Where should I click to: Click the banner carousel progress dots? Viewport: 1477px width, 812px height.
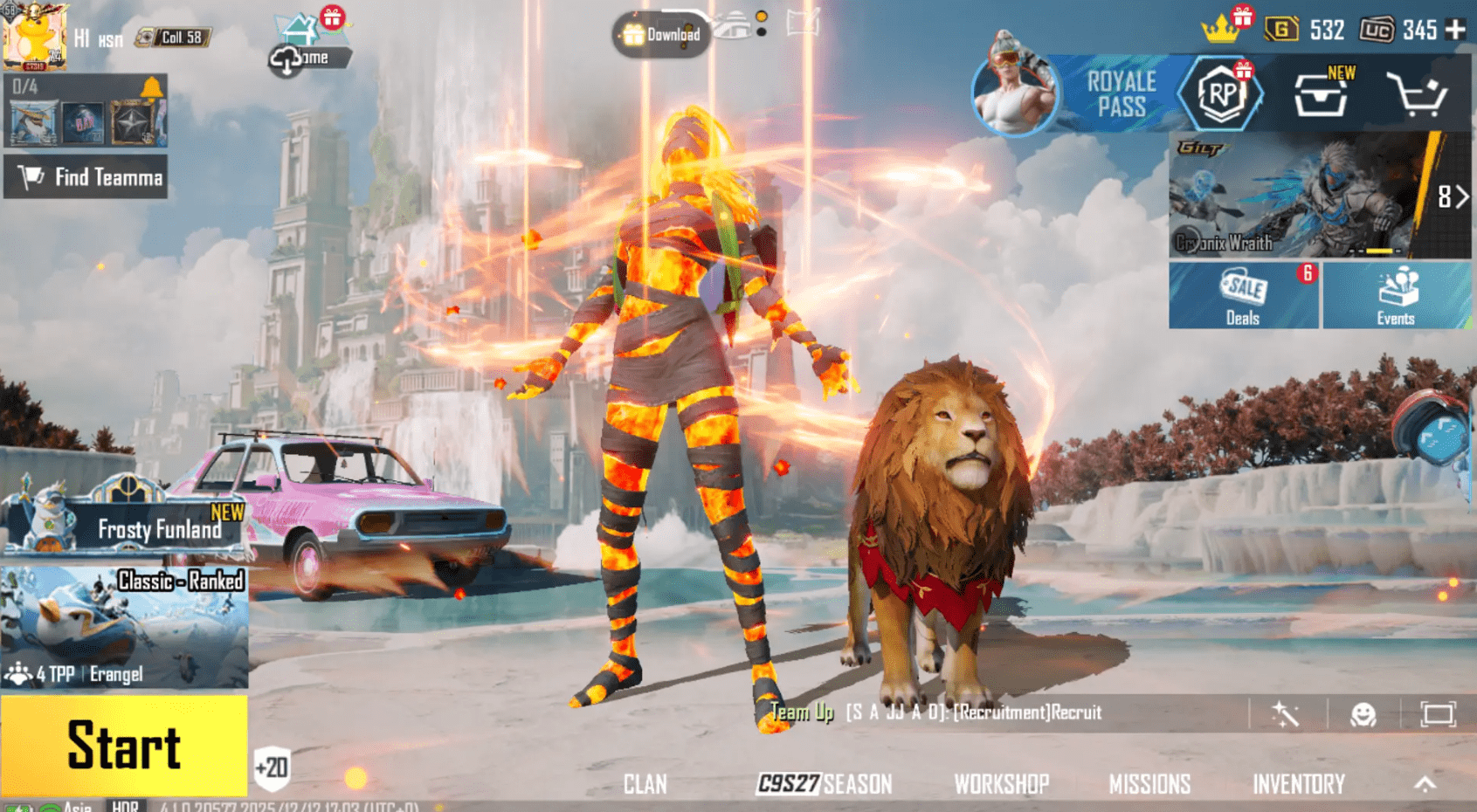tap(1377, 251)
